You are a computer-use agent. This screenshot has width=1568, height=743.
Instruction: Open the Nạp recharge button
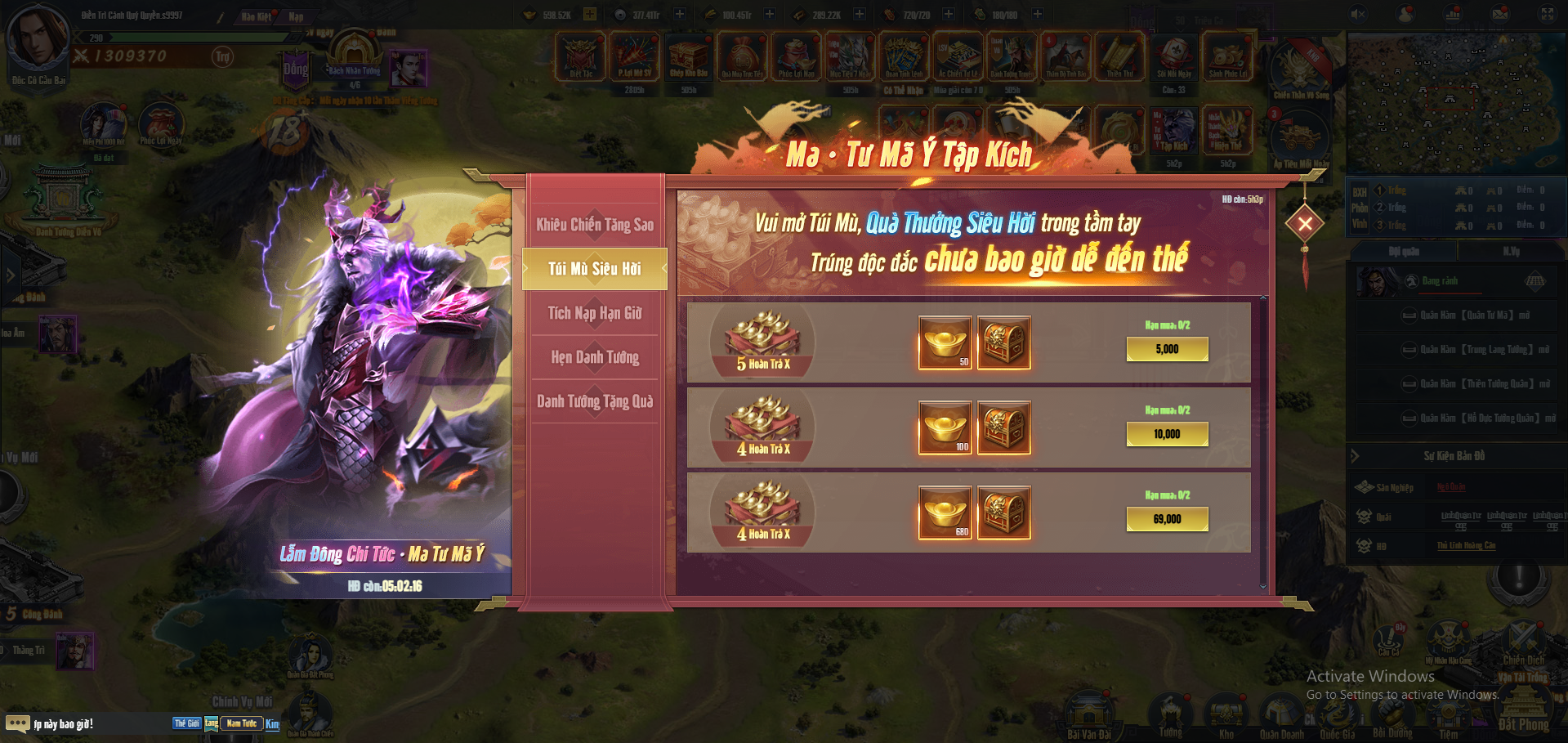pos(296,16)
